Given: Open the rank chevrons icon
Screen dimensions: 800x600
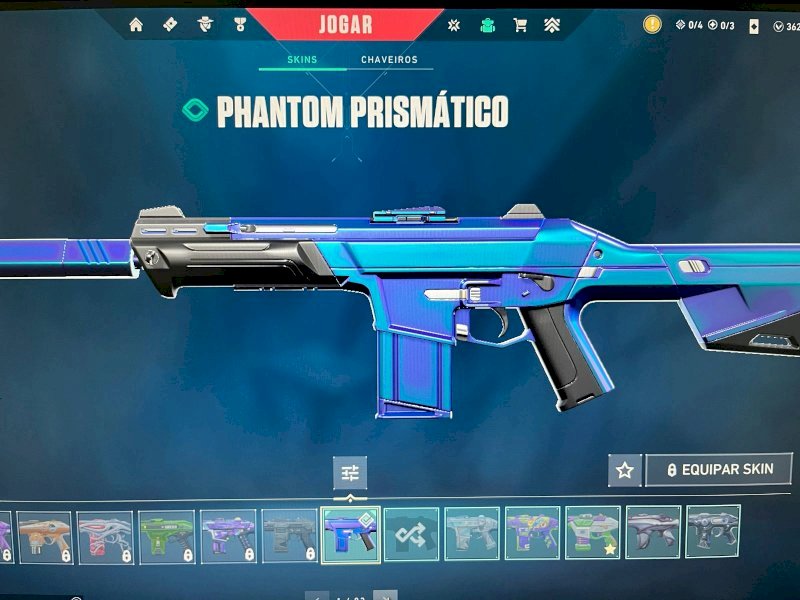Looking at the screenshot, I should pyautogui.click(x=552, y=25).
